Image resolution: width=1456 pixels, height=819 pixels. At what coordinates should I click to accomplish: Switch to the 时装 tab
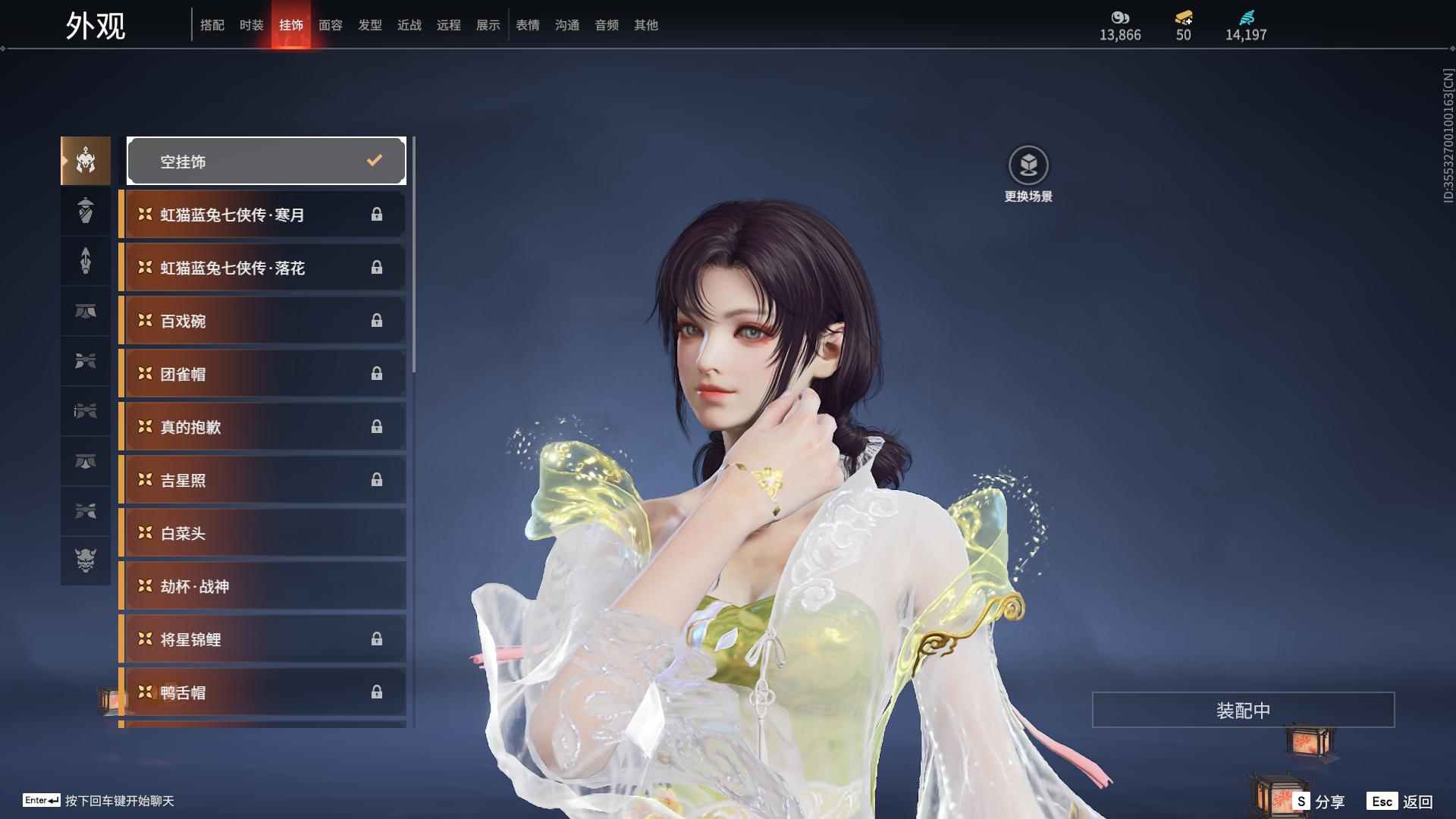[x=252, y=24]
